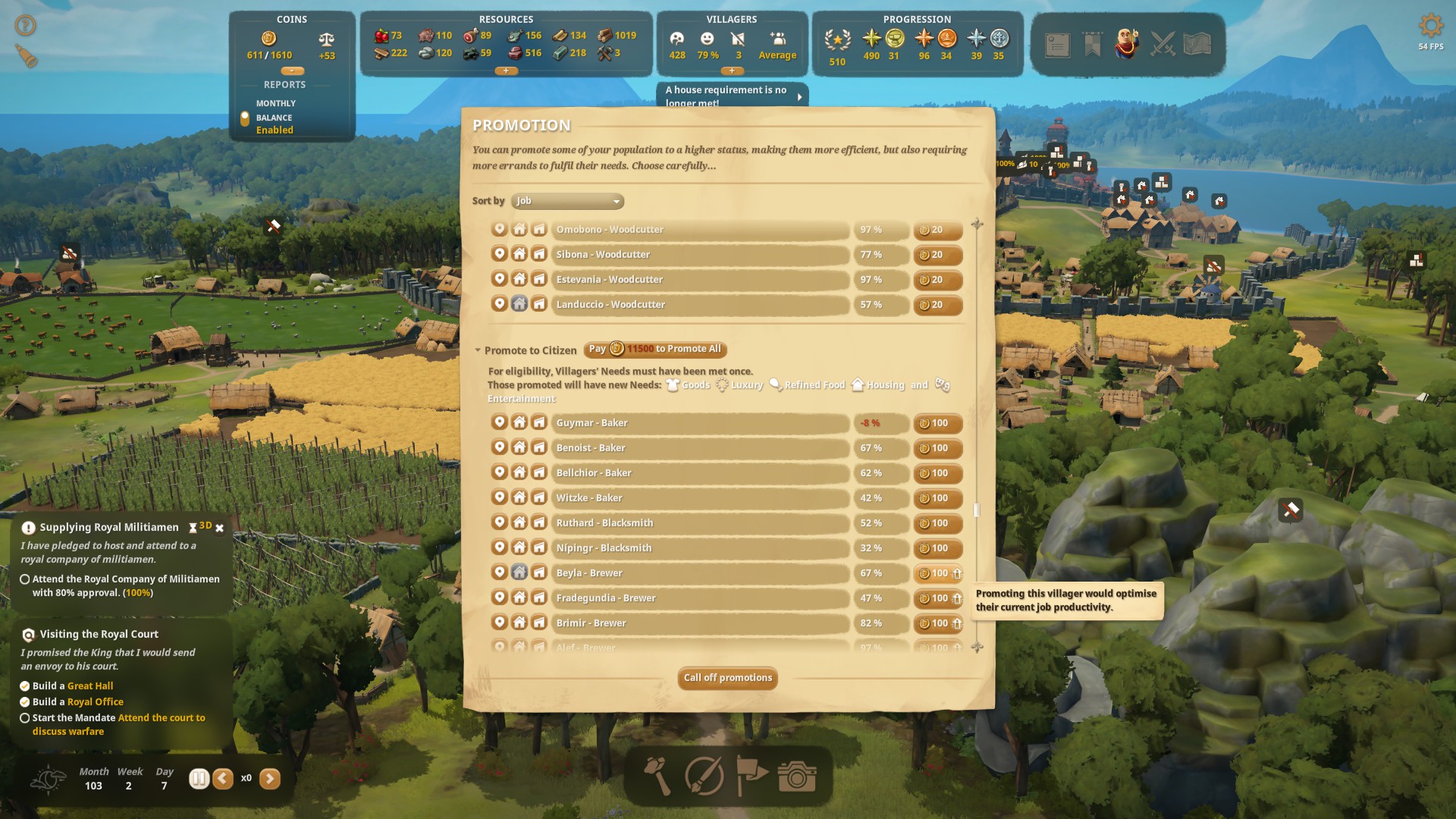Locate Landuccio the Woodcutter on map

coord(499,304)
